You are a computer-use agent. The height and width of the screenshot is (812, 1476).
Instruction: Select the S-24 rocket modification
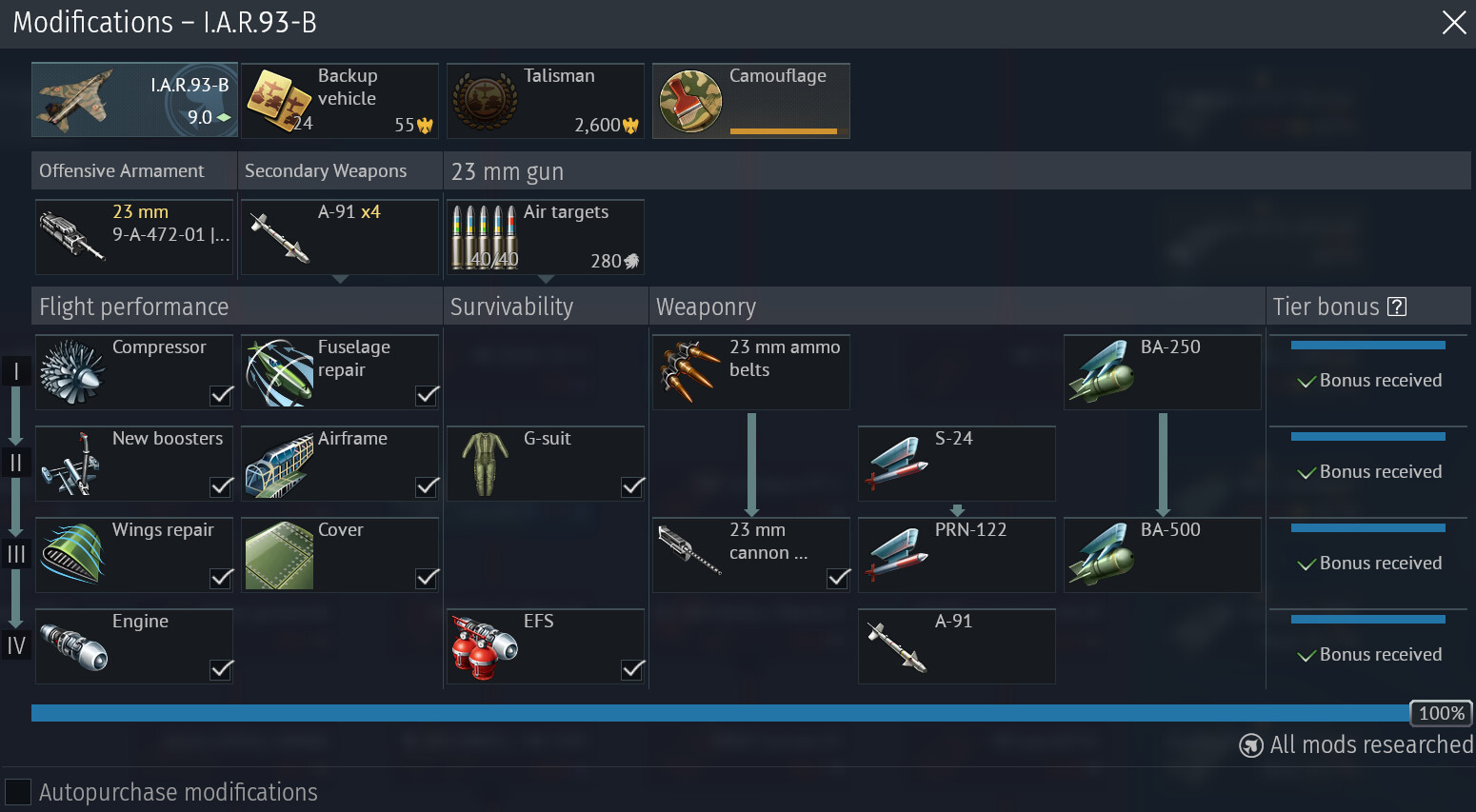click(x=957, y=464)
